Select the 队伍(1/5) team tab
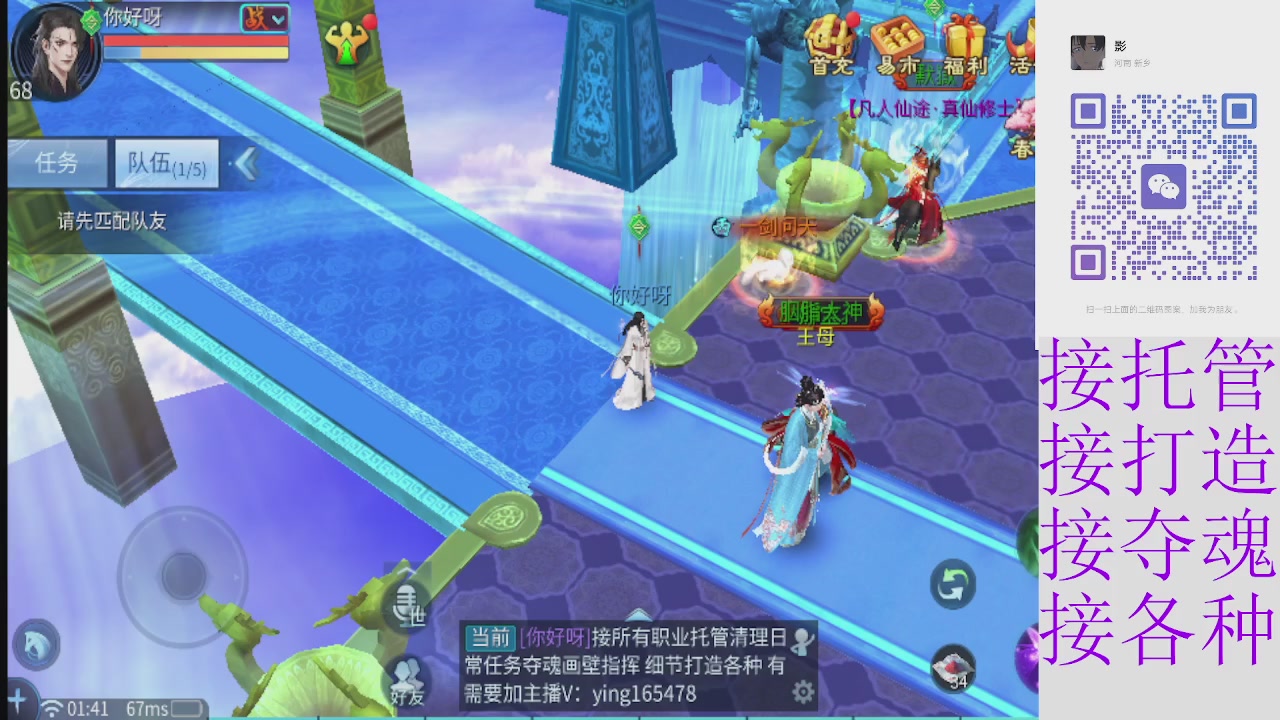This screenshot has height=720, width=1280. [166, 163]
